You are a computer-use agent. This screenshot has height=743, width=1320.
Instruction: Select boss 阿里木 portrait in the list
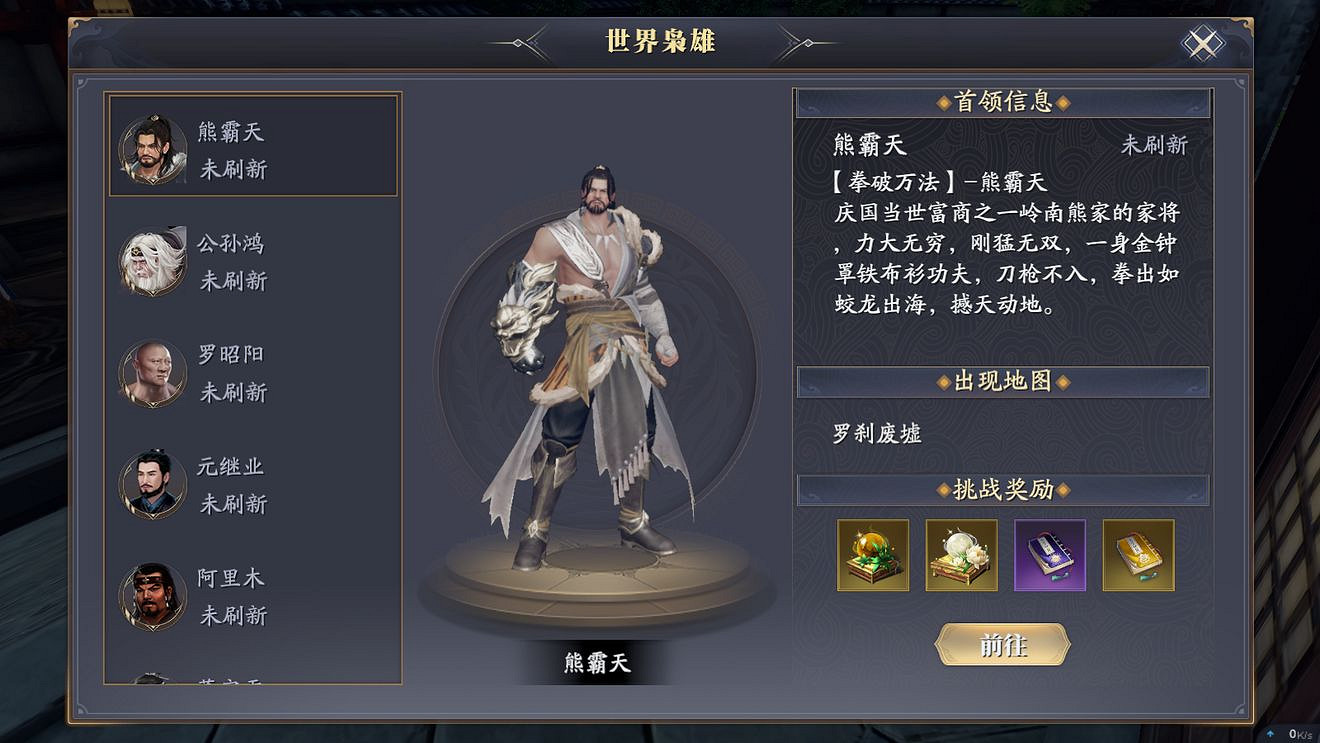click(x=151, y=596)
